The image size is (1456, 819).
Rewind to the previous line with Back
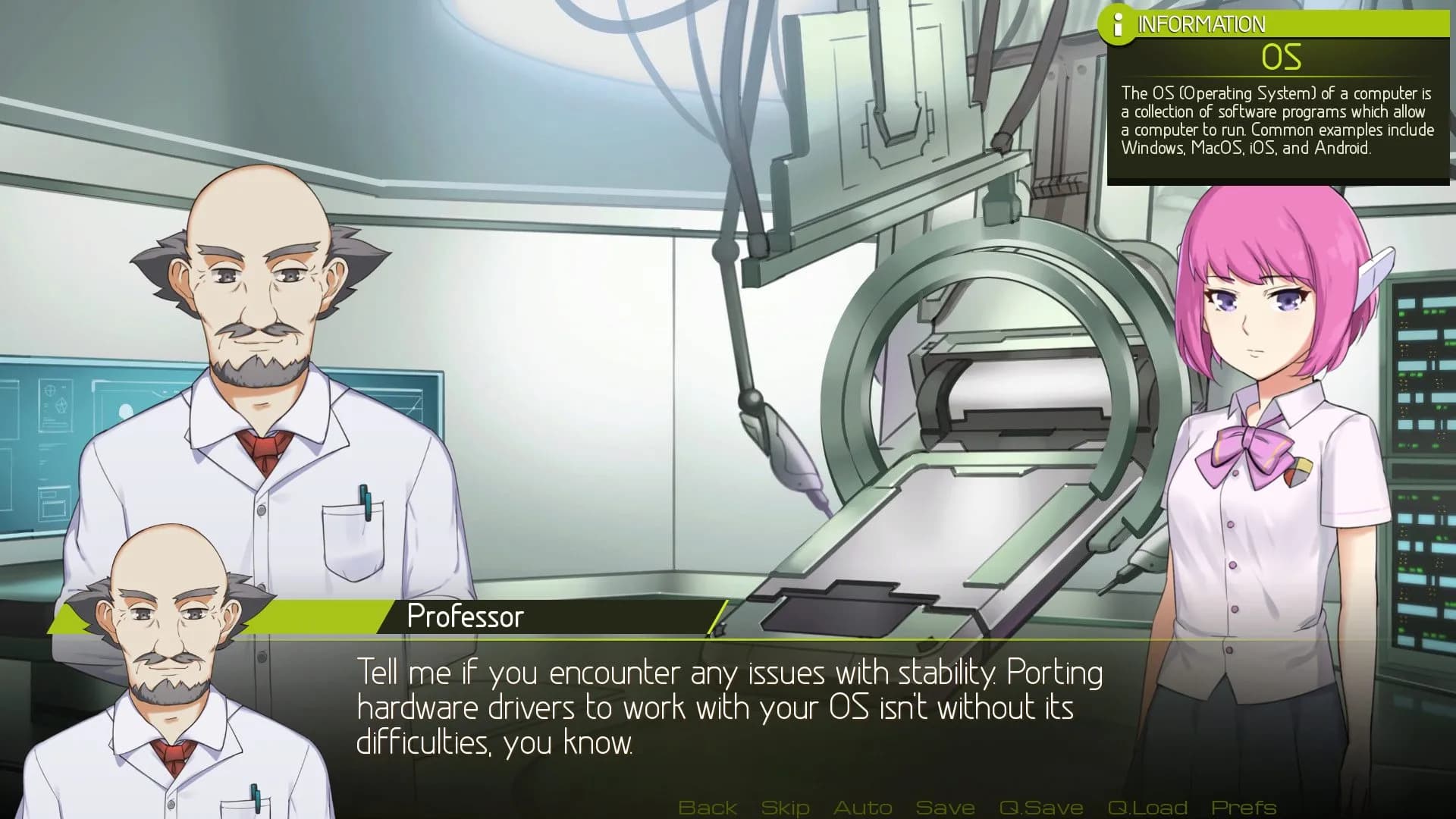(709, 807)
